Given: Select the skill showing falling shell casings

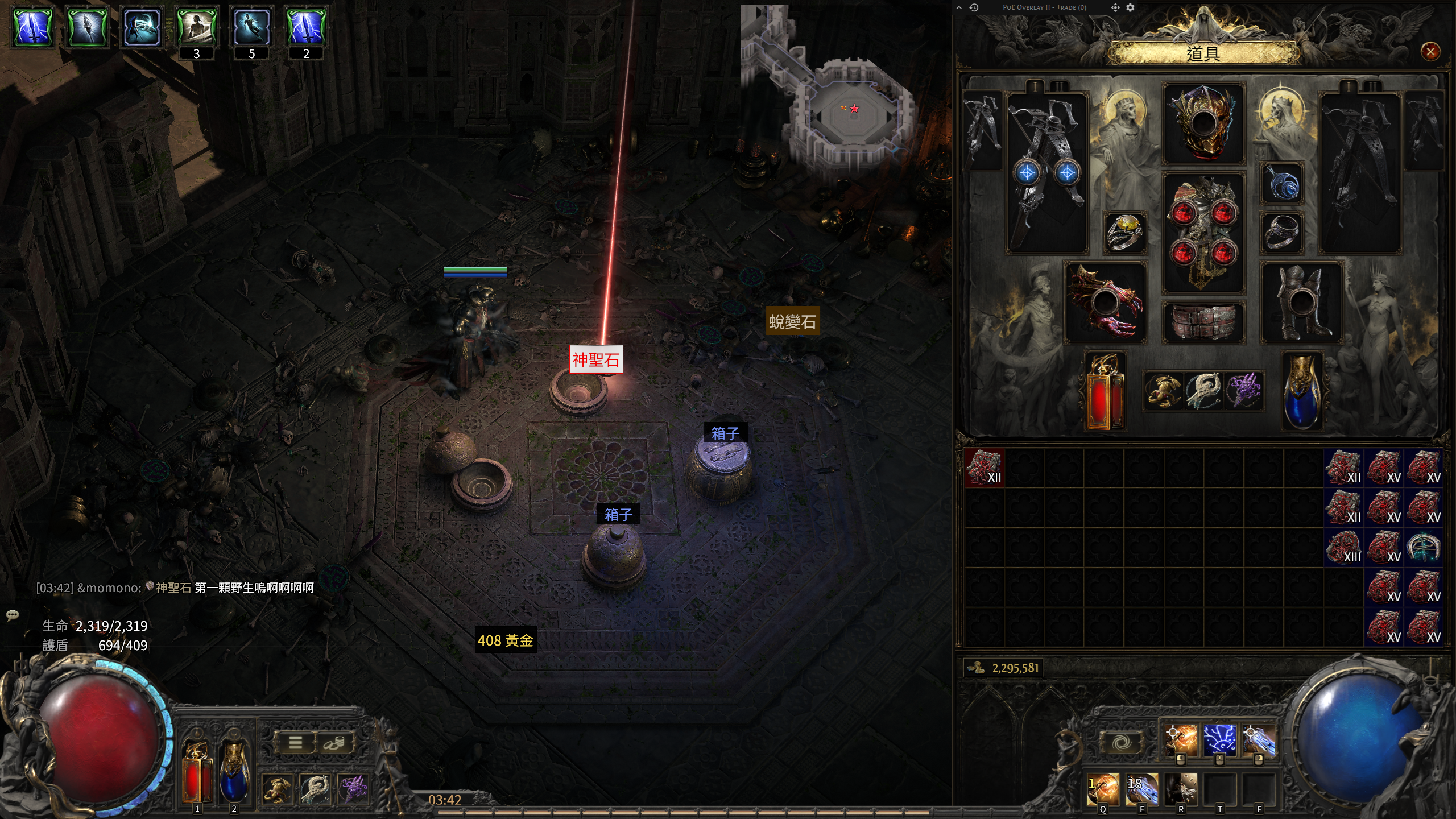Looking at the screenshot, I should [1181, 789].
